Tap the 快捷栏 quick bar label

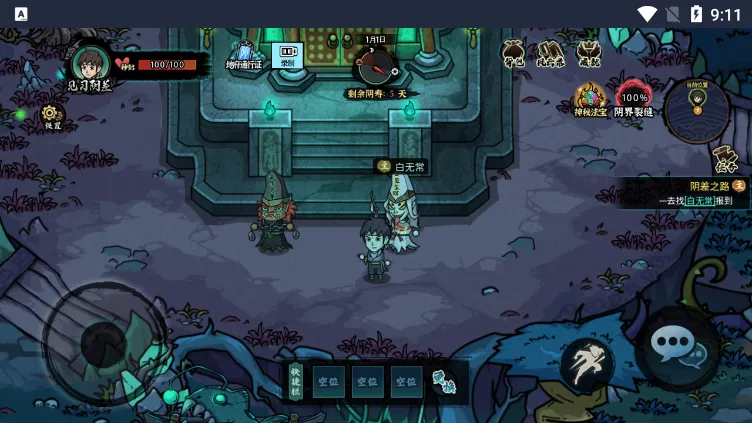[x=295, y=382]
